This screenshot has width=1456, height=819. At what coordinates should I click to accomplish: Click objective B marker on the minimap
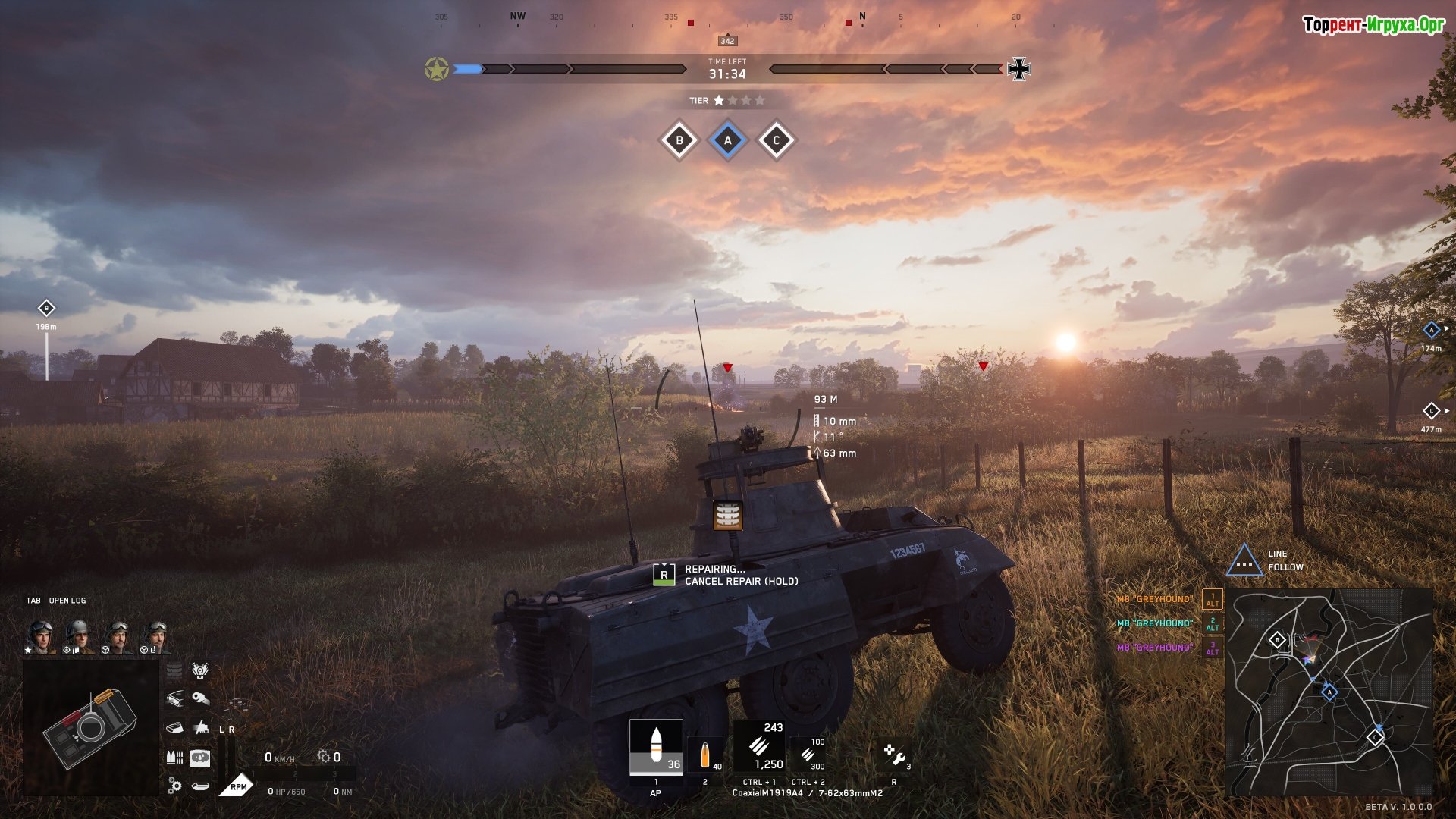1277,640
